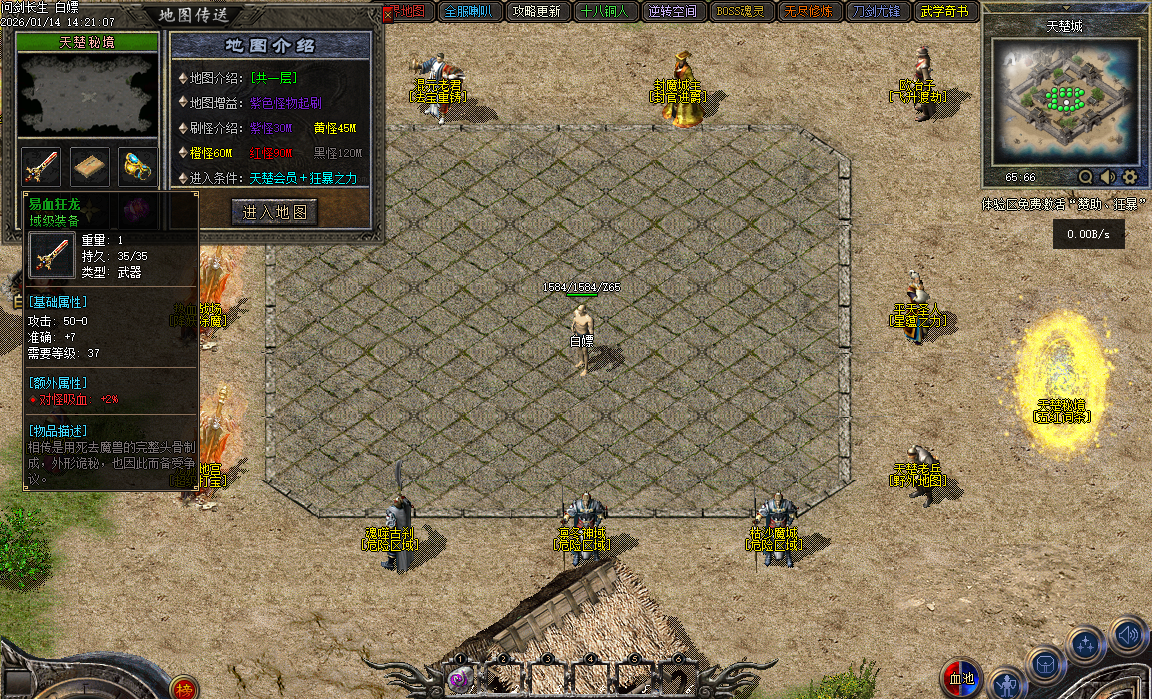Select the scroll book reward slot
Viewport: 1152px width, 699px height.
[x=90, y=167]
